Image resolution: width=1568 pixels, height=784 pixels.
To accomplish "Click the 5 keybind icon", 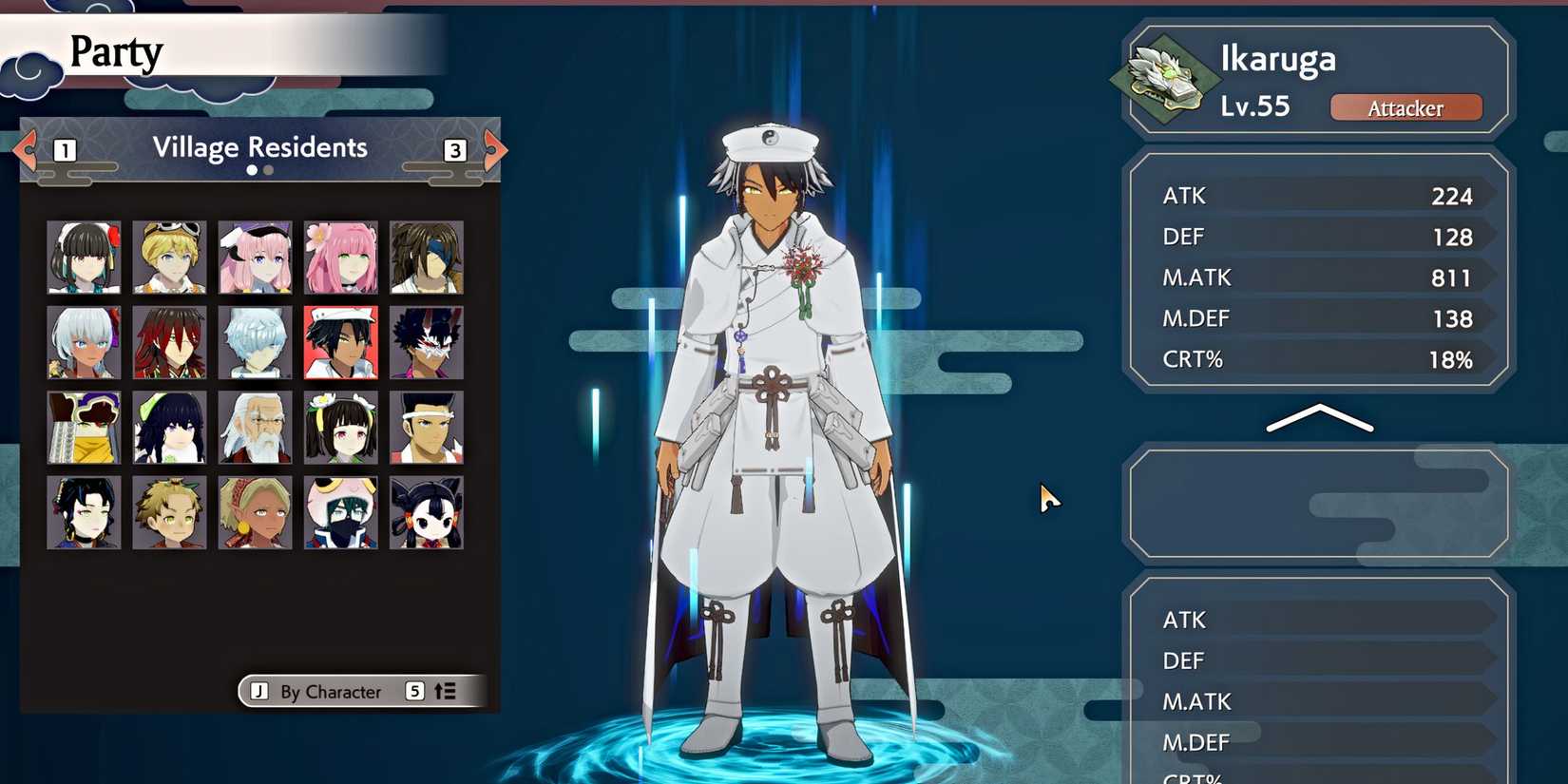I will pyautogui.click(x=414, y=692).
